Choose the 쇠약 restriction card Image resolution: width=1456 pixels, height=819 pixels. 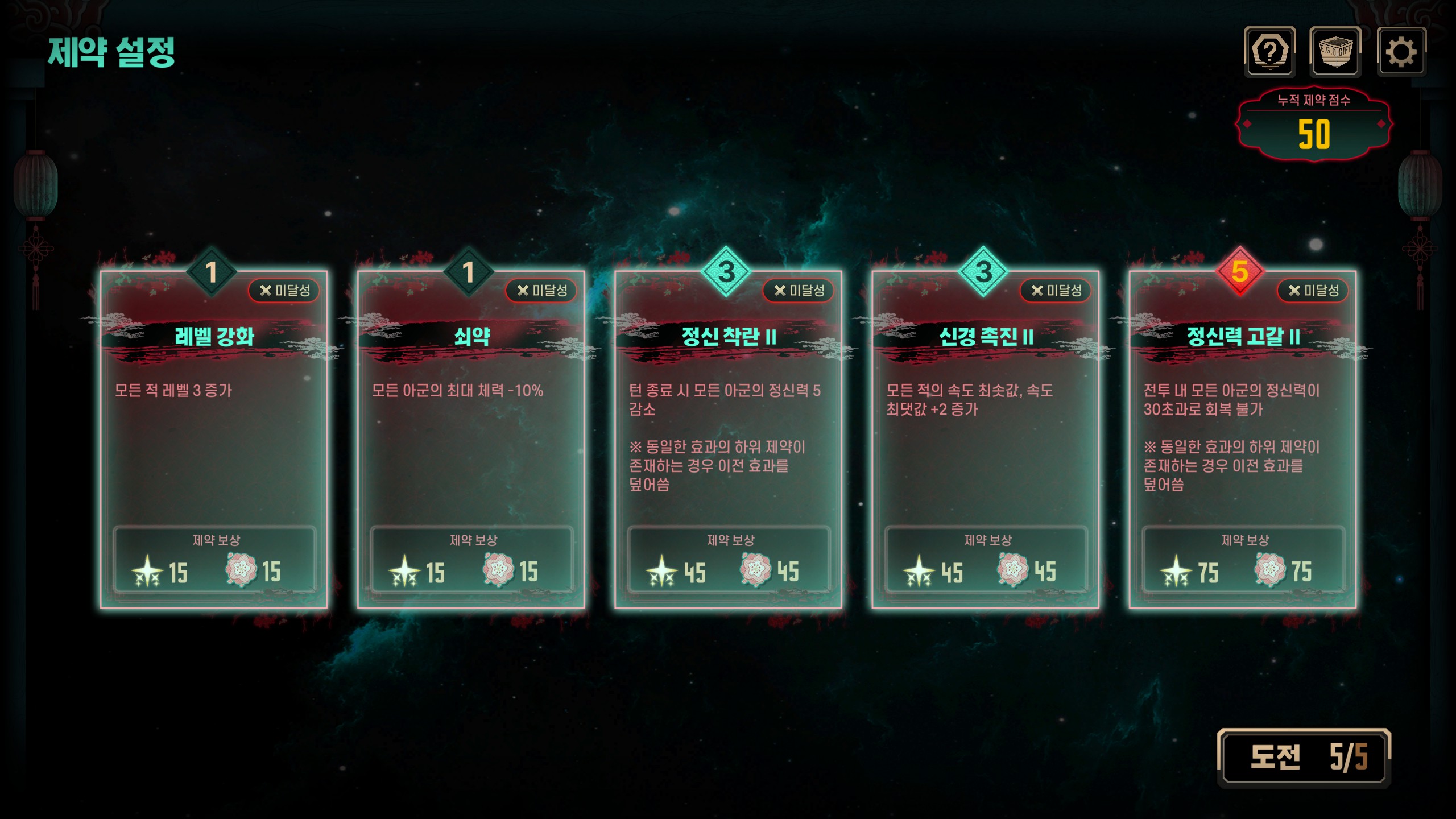click(471, 439)
